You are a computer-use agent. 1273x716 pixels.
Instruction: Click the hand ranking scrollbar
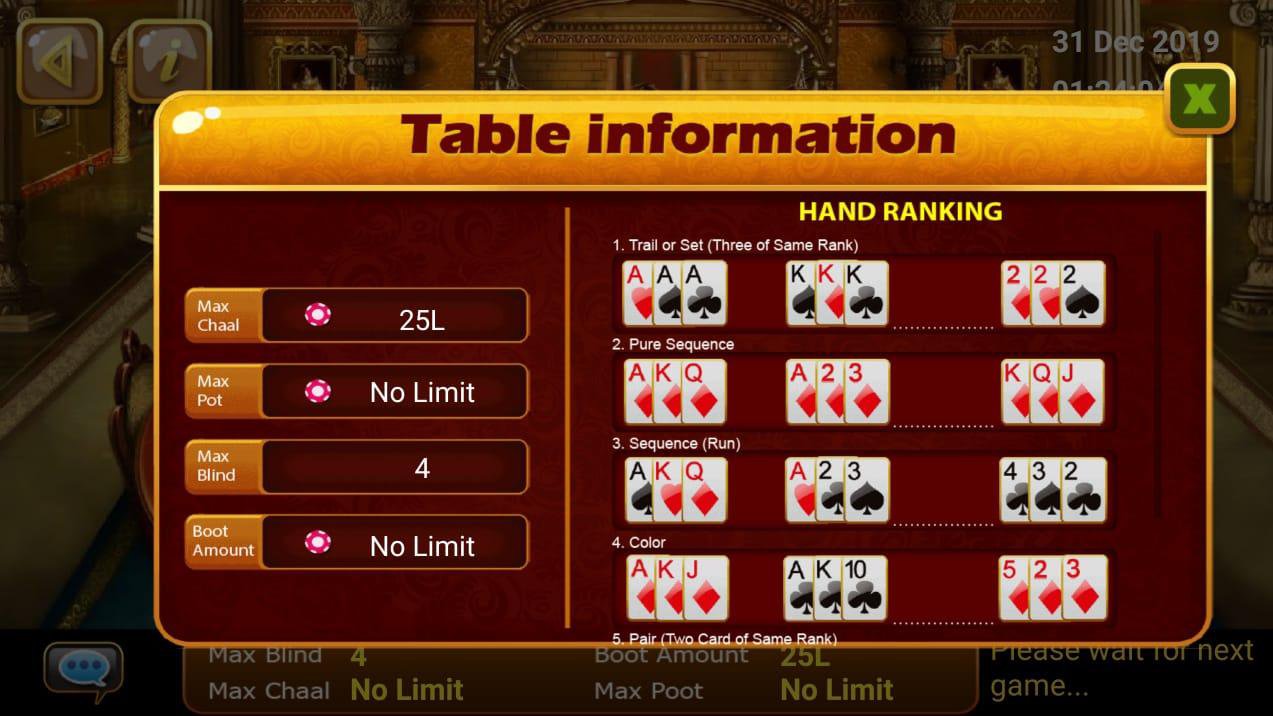point(1159,375)
